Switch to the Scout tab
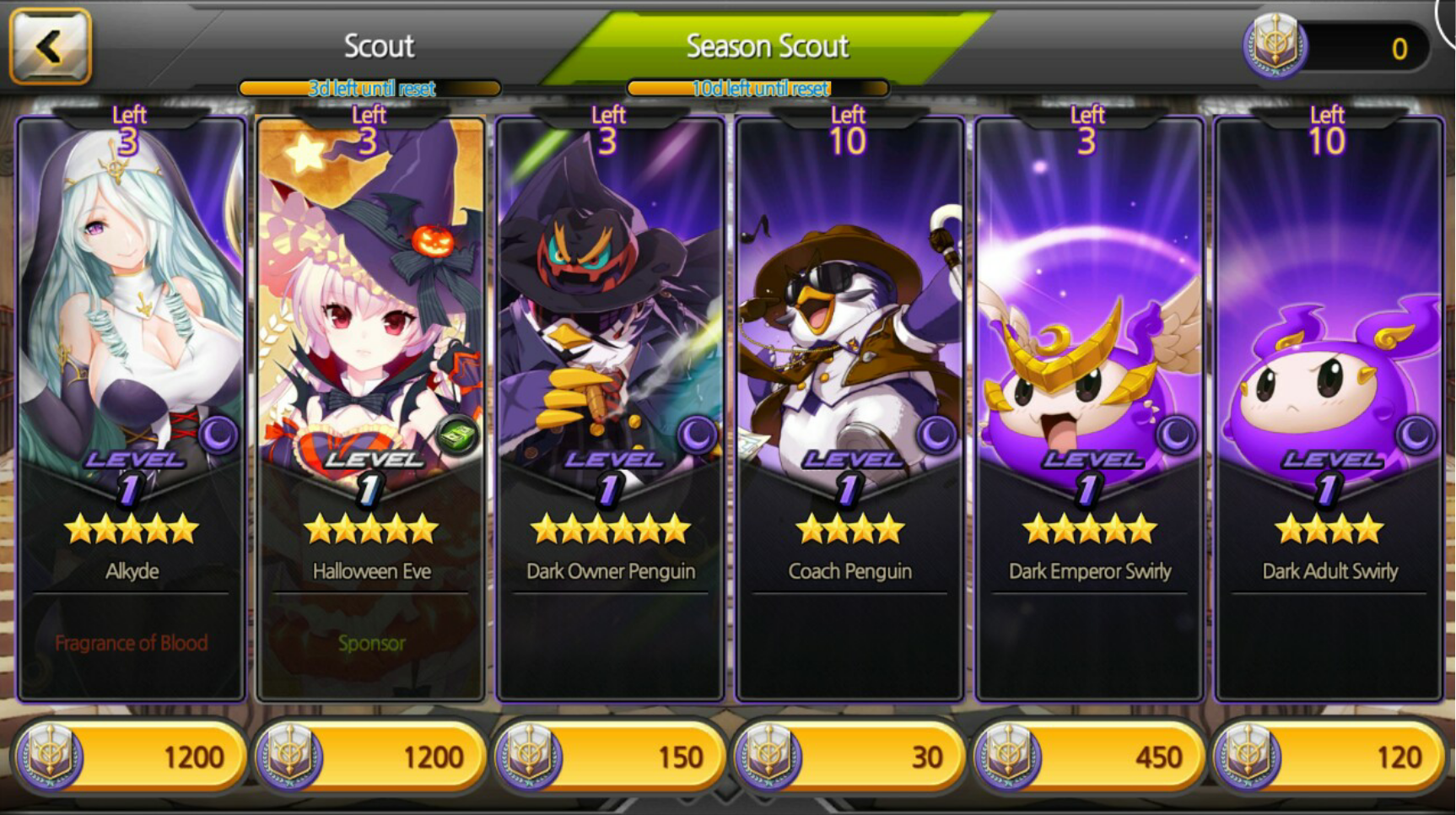The height and width of the screenshot is (815, 1456). click(379, 46)
